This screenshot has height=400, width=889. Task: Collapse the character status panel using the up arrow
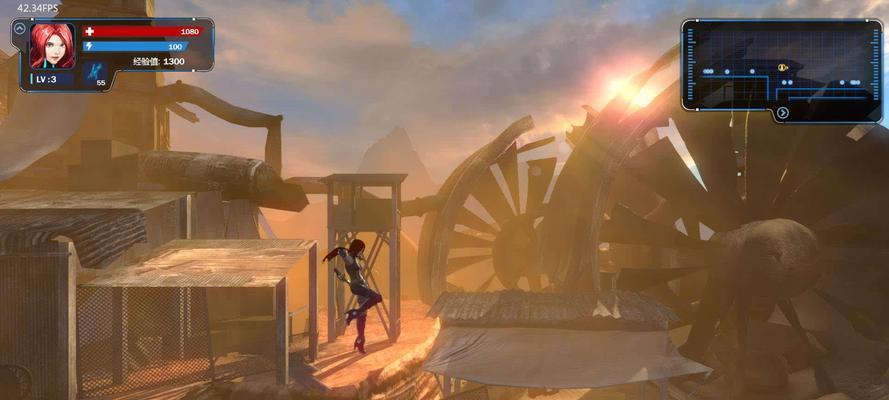[x=19, y=29]
